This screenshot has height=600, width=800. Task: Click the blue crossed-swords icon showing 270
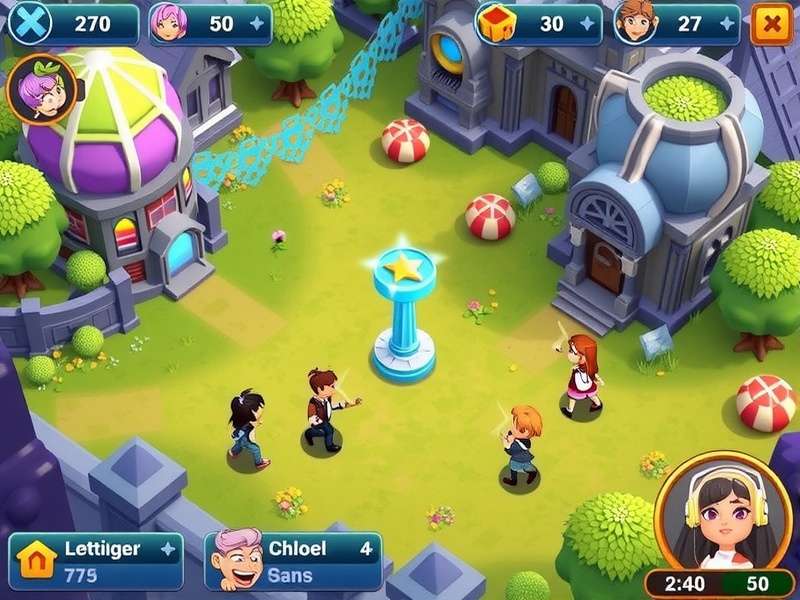point(29,24)
